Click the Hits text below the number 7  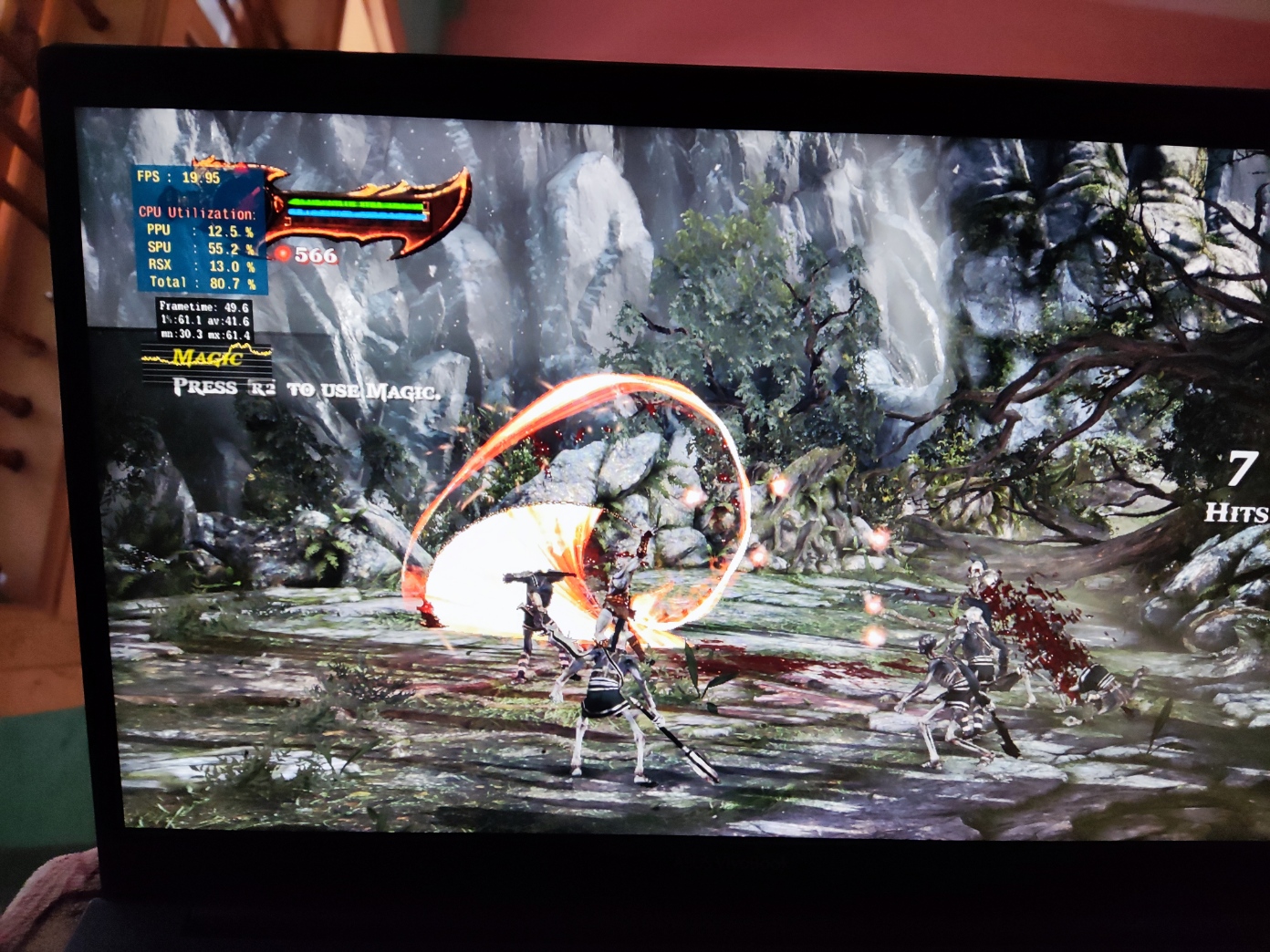pos(1238,511)
